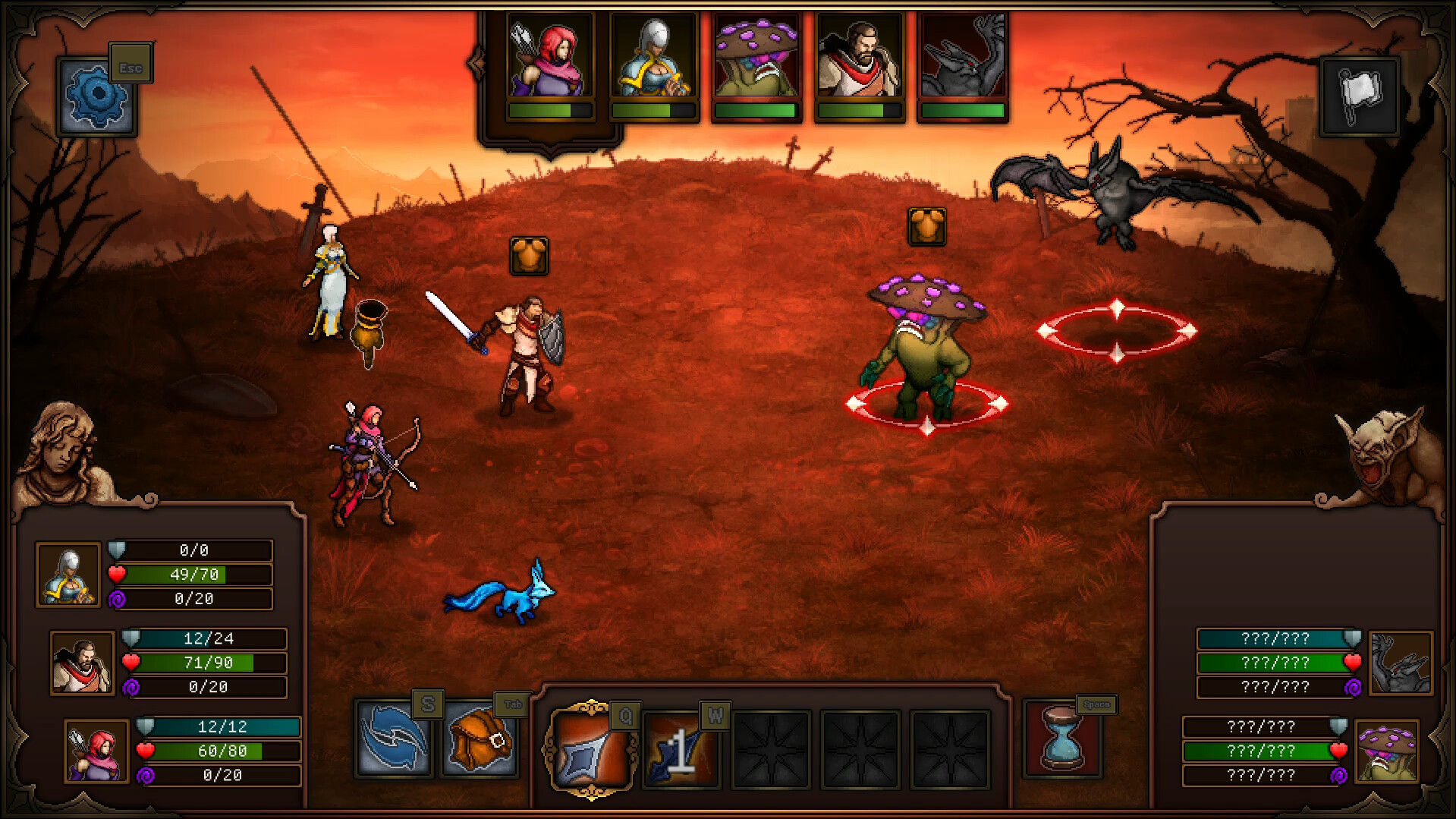Activate the Q shield skill

590,752
